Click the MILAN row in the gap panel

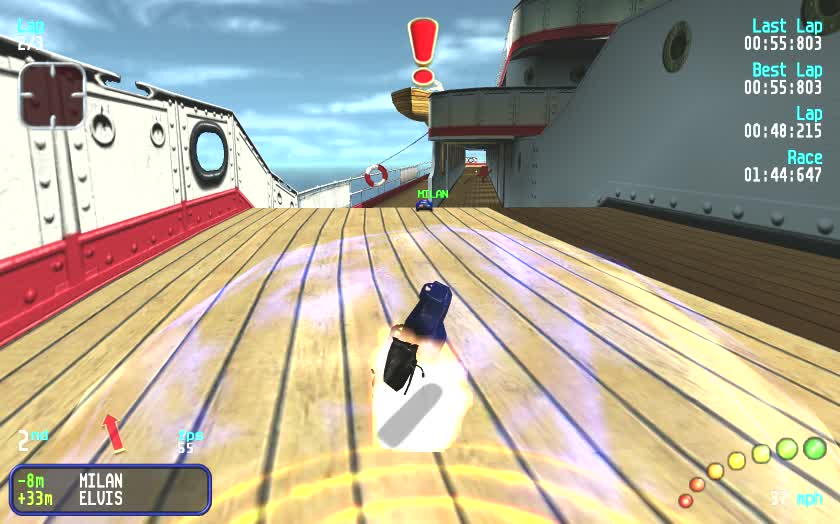[x=109, y=481]
